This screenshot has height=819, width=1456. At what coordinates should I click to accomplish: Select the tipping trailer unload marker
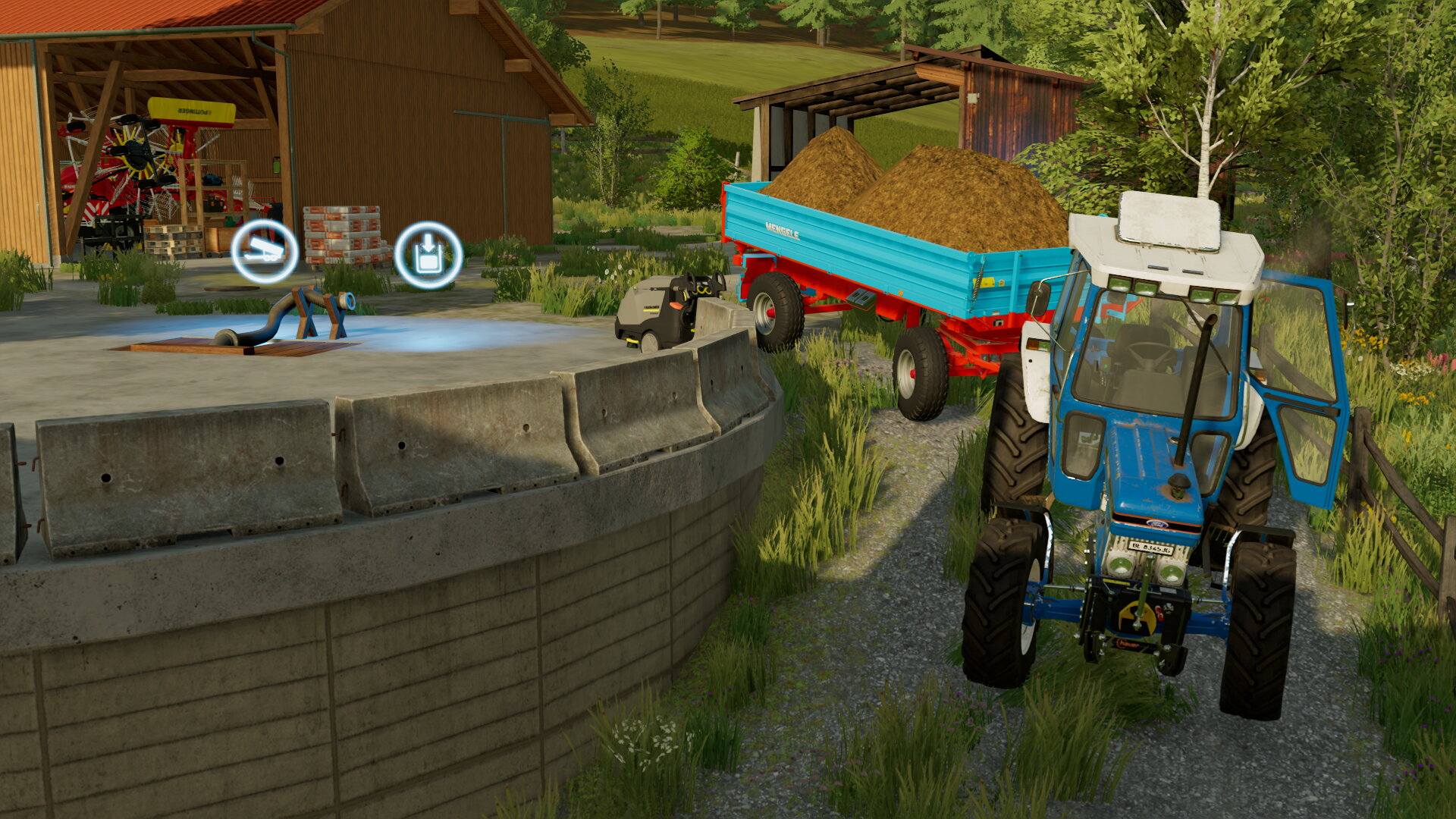pyautogui.click(x=264, y=251)
